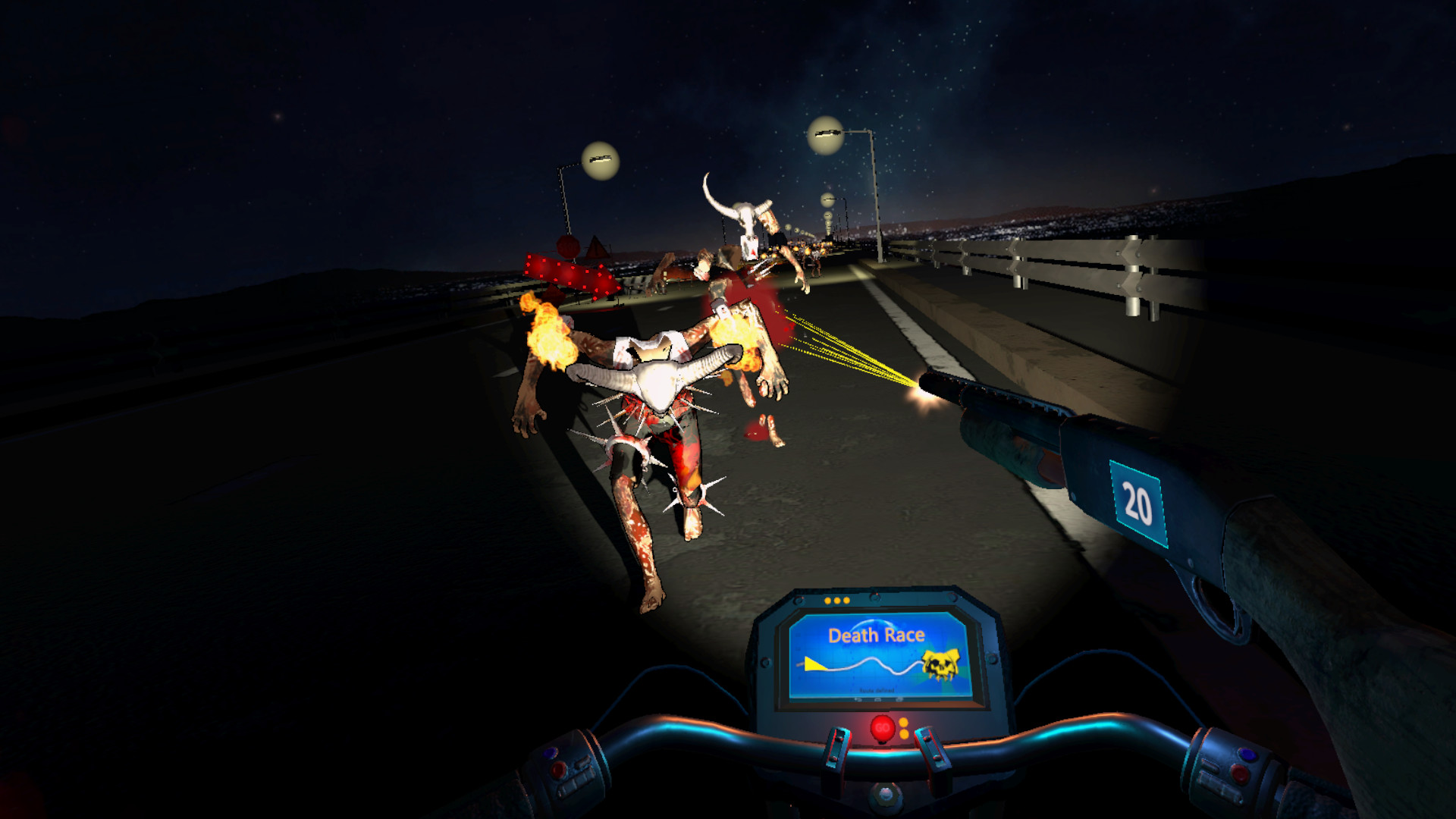Toggle the lower yellow dot beside the GO button
The width and height of the screenshot is (1456, 819).
pyautogui.click(x=903, y=736)
